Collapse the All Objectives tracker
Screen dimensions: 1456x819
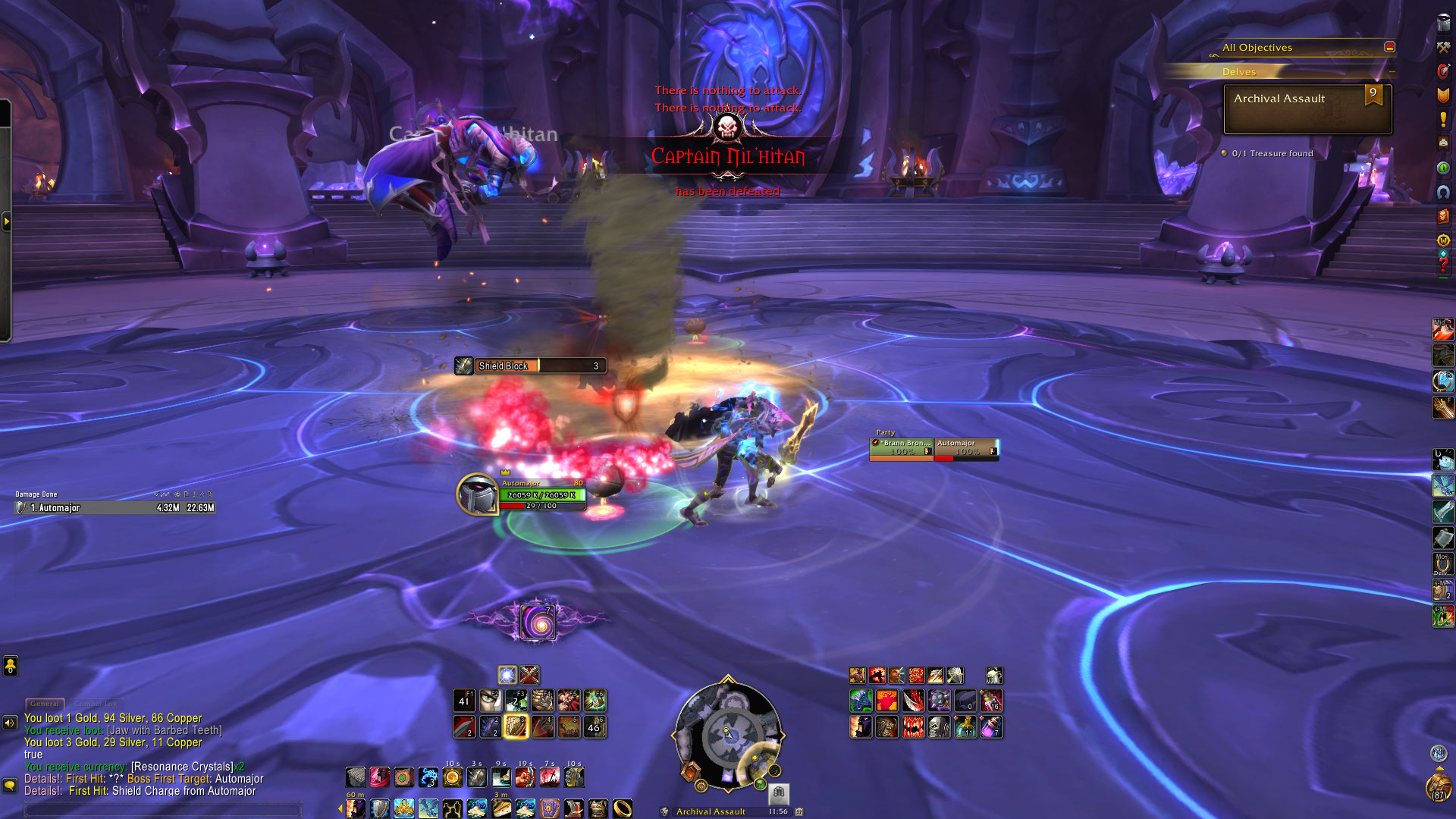pos(1389,47)
